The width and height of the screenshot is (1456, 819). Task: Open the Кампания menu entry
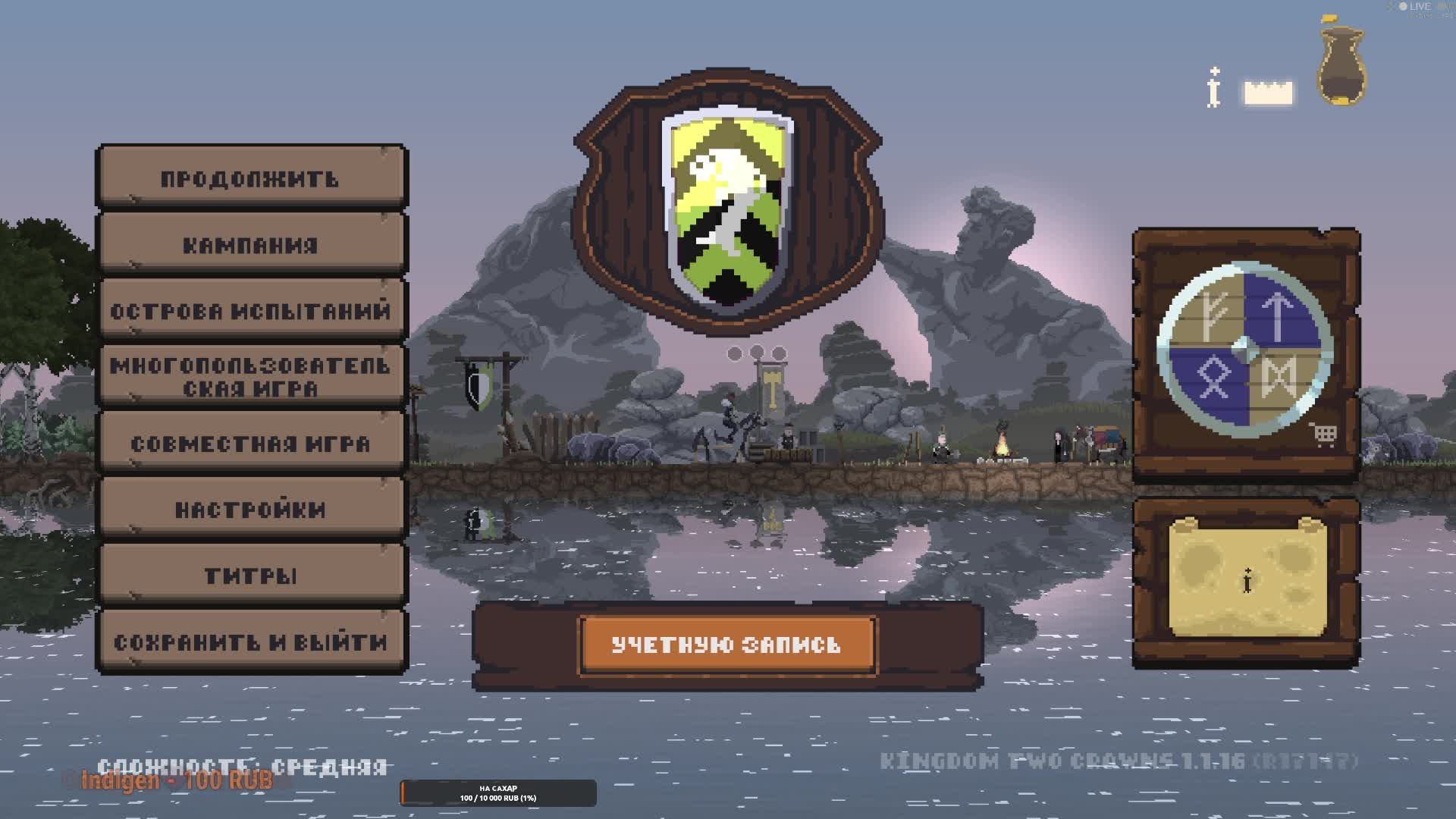click(x=251, y=245)
